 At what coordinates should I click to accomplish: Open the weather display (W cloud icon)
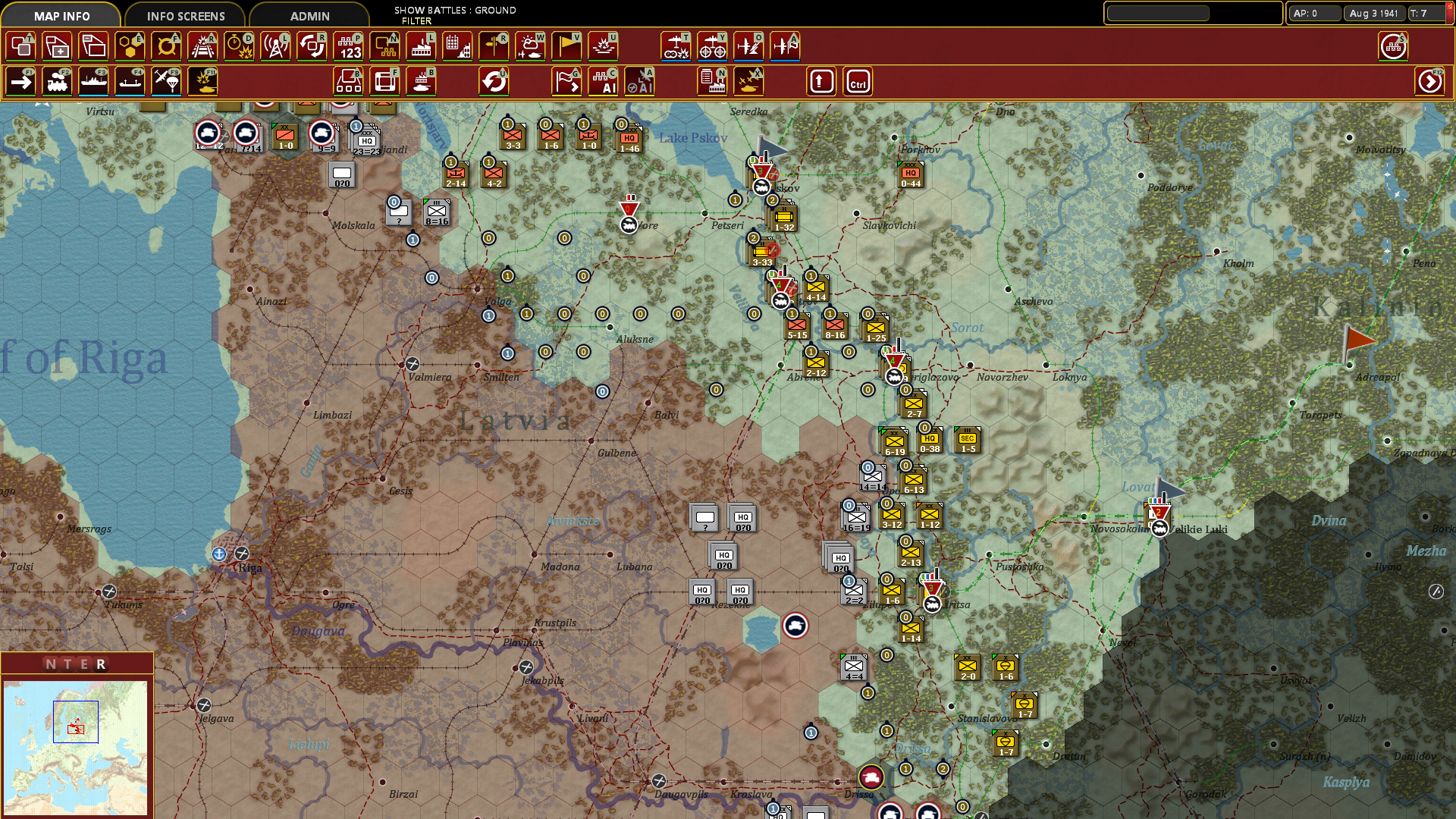(x=530, y=45)
